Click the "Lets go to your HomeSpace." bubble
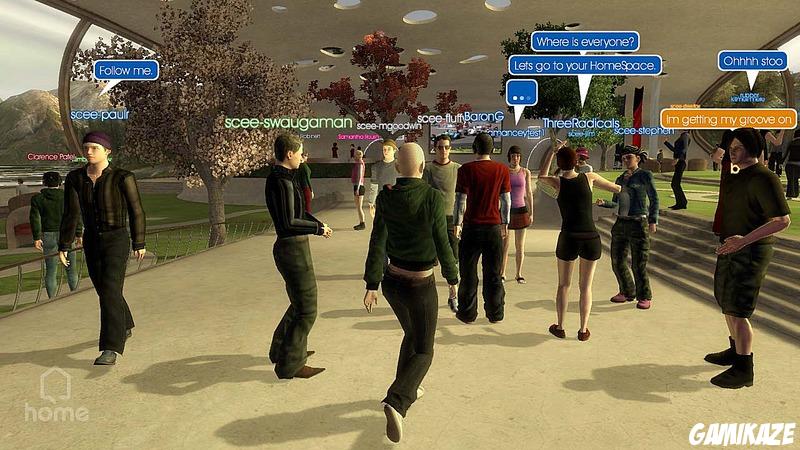800x450 pixels. coord(585,65)
